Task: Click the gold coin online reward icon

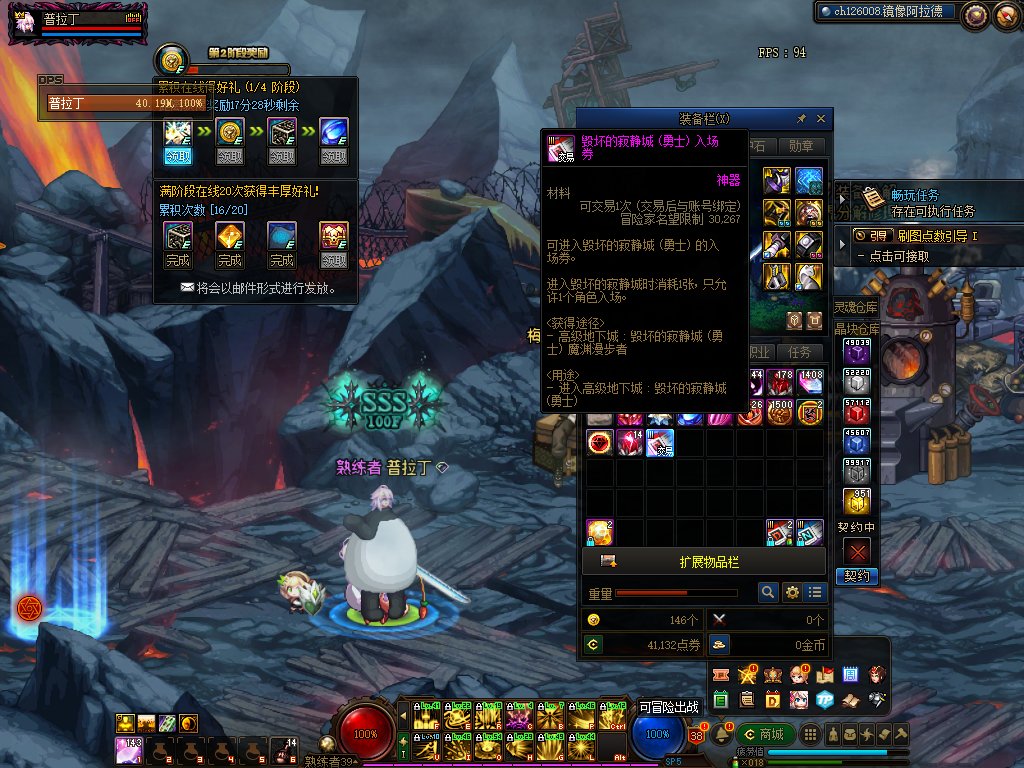Action: 172,59
